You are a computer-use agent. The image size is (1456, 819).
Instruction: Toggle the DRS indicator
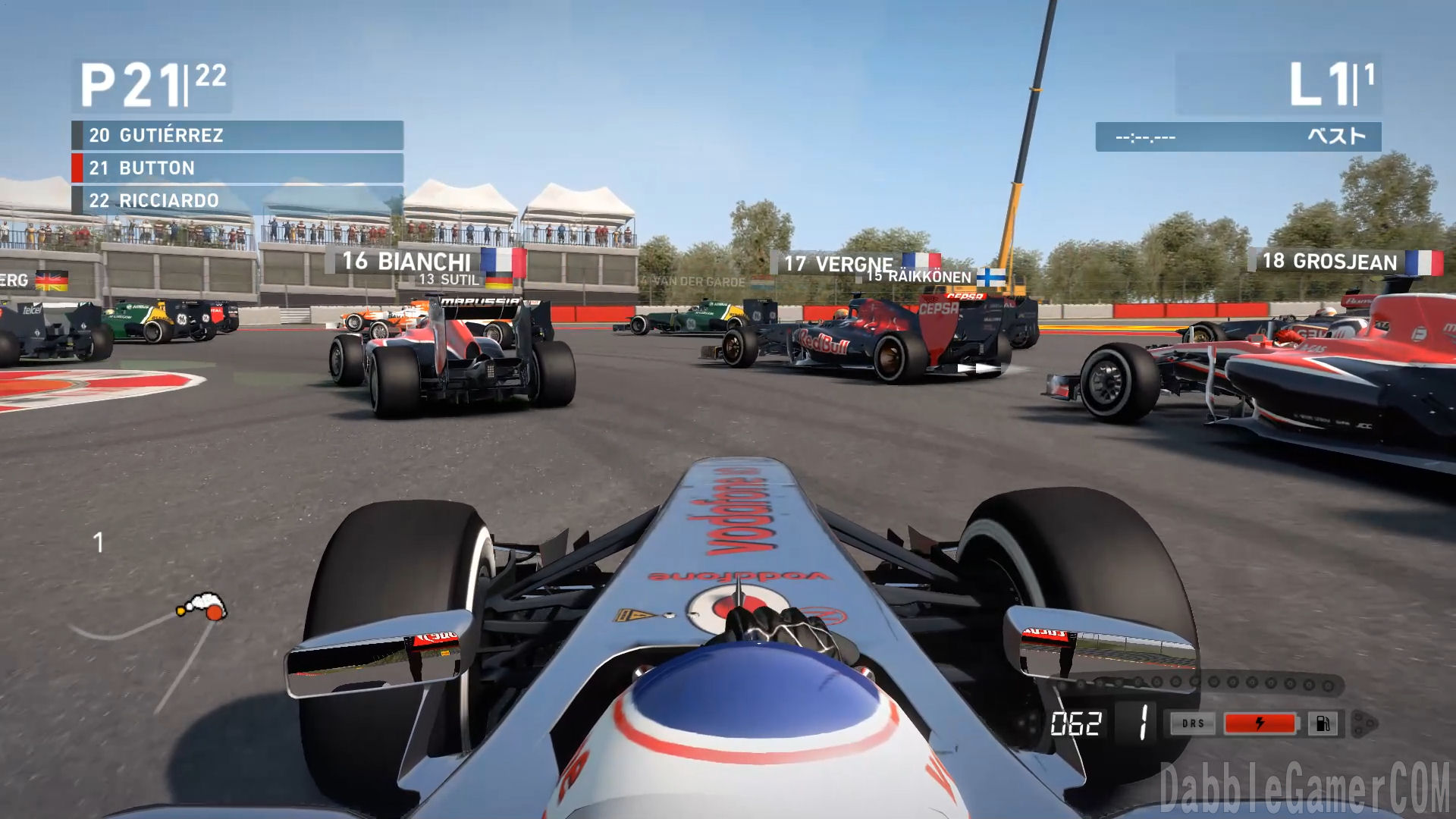1193,723
